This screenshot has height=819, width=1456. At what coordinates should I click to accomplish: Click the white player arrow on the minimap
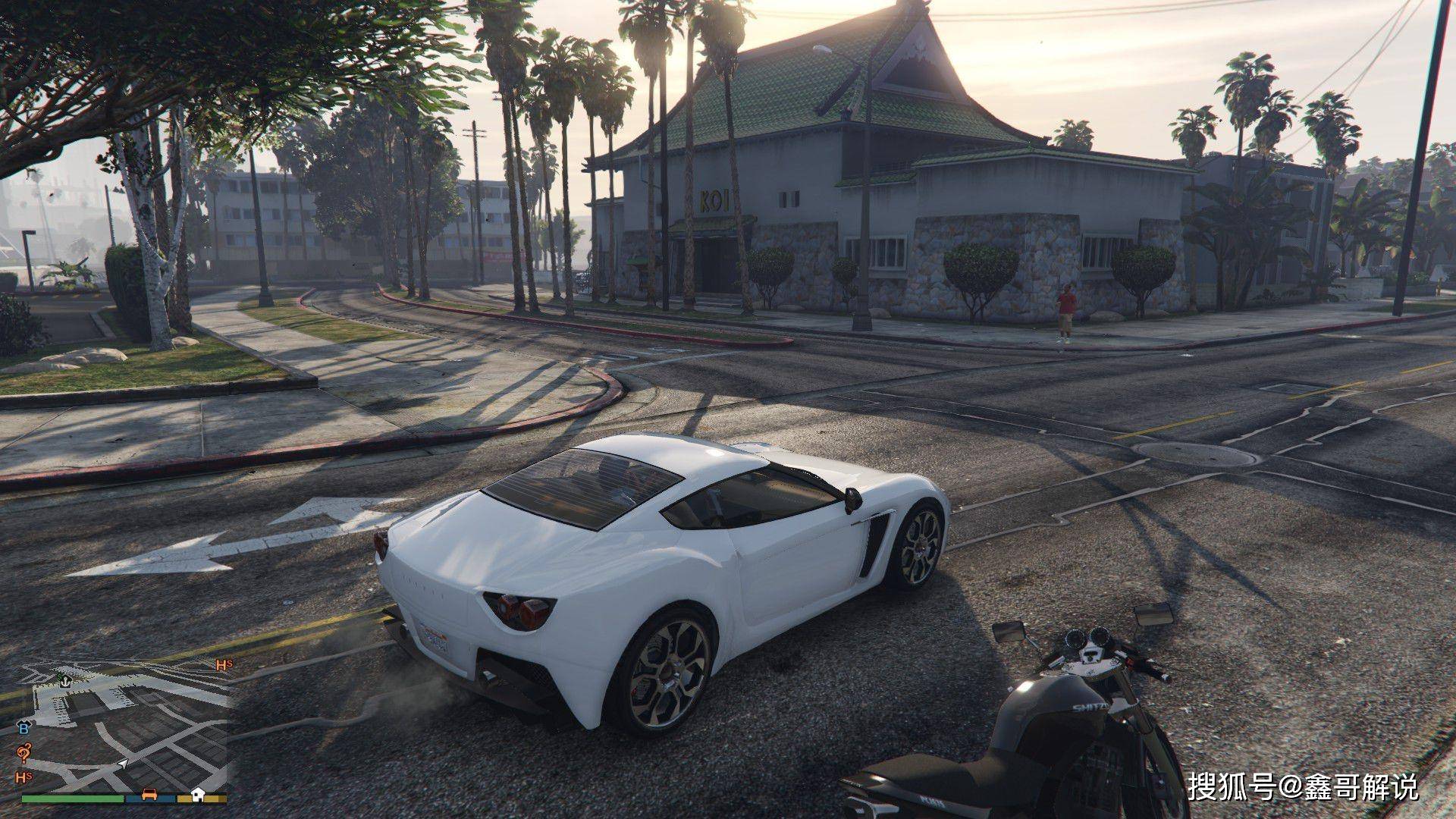(x=123, y=764)
